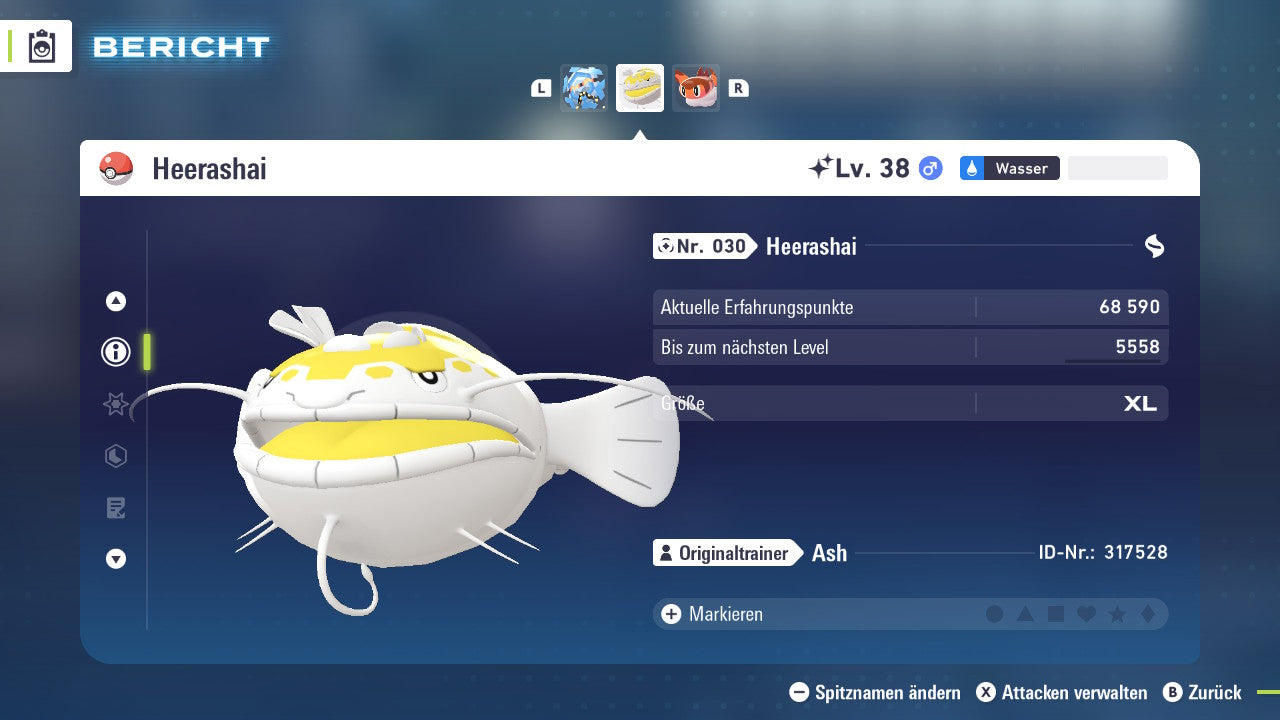Select the Crabominable party thumbnail

585,88
